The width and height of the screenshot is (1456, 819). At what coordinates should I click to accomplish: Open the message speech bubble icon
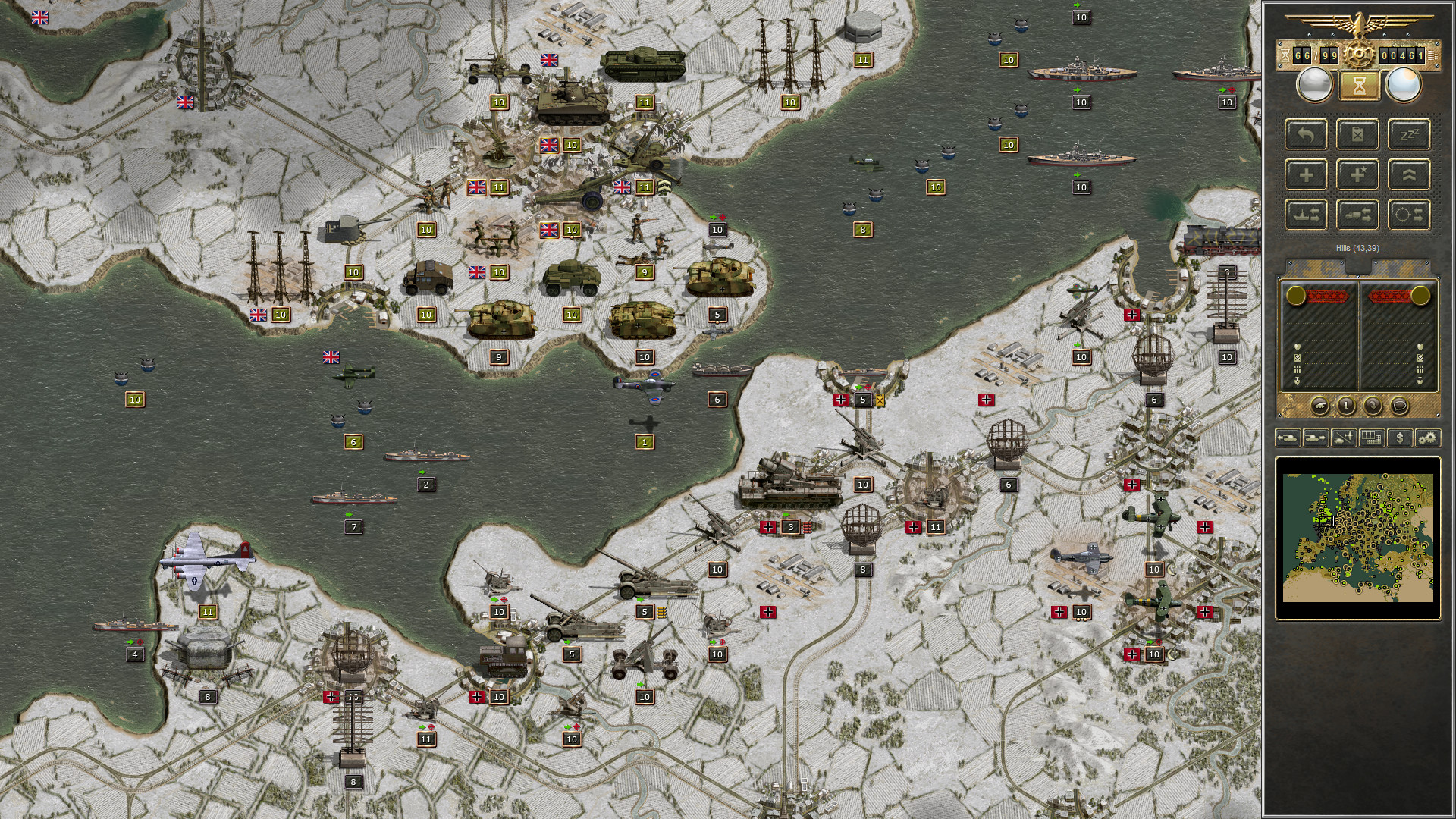pyautogui.click(x=1400, y=405)
